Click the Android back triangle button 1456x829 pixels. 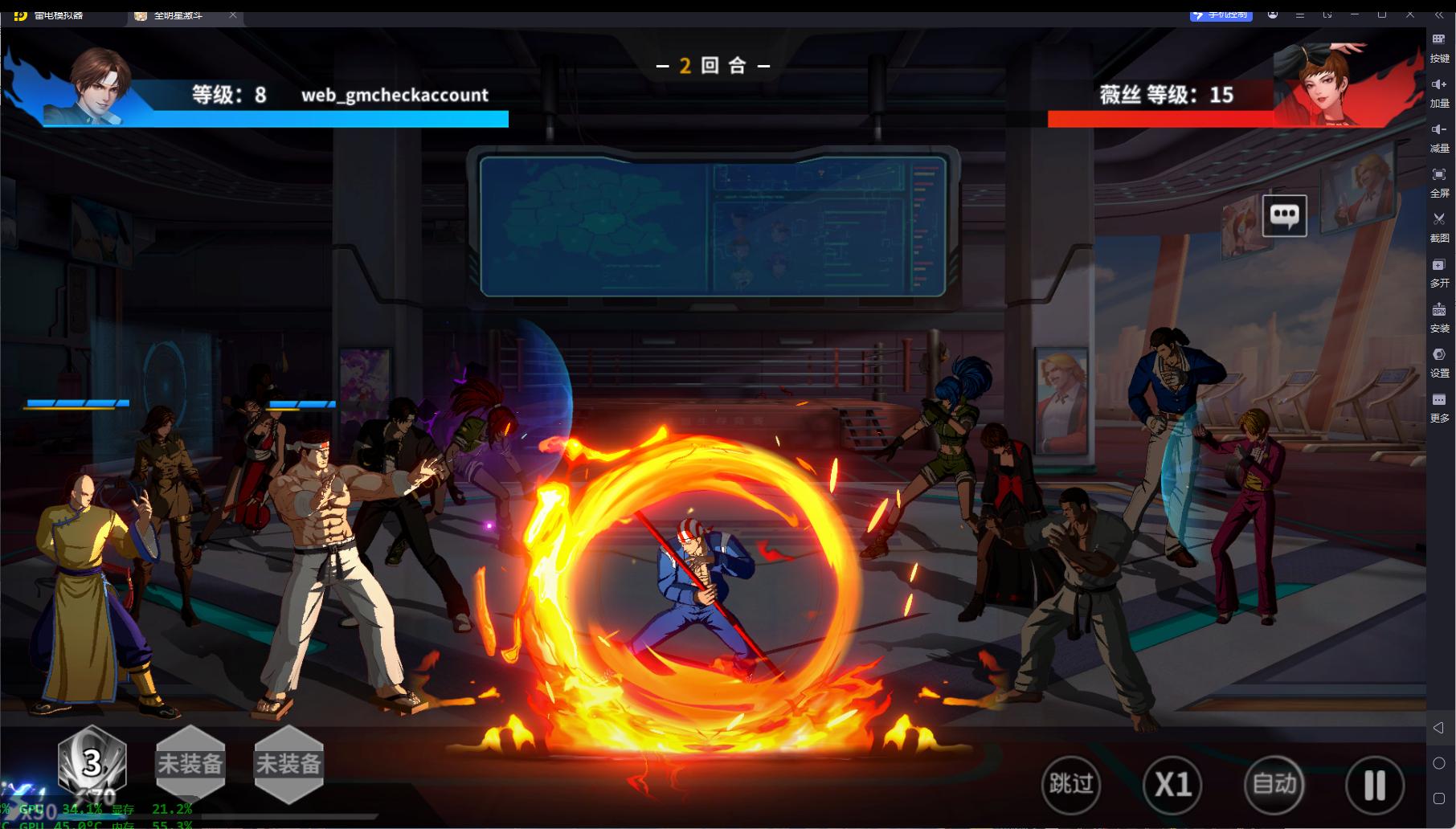[x=1438, y=728]
